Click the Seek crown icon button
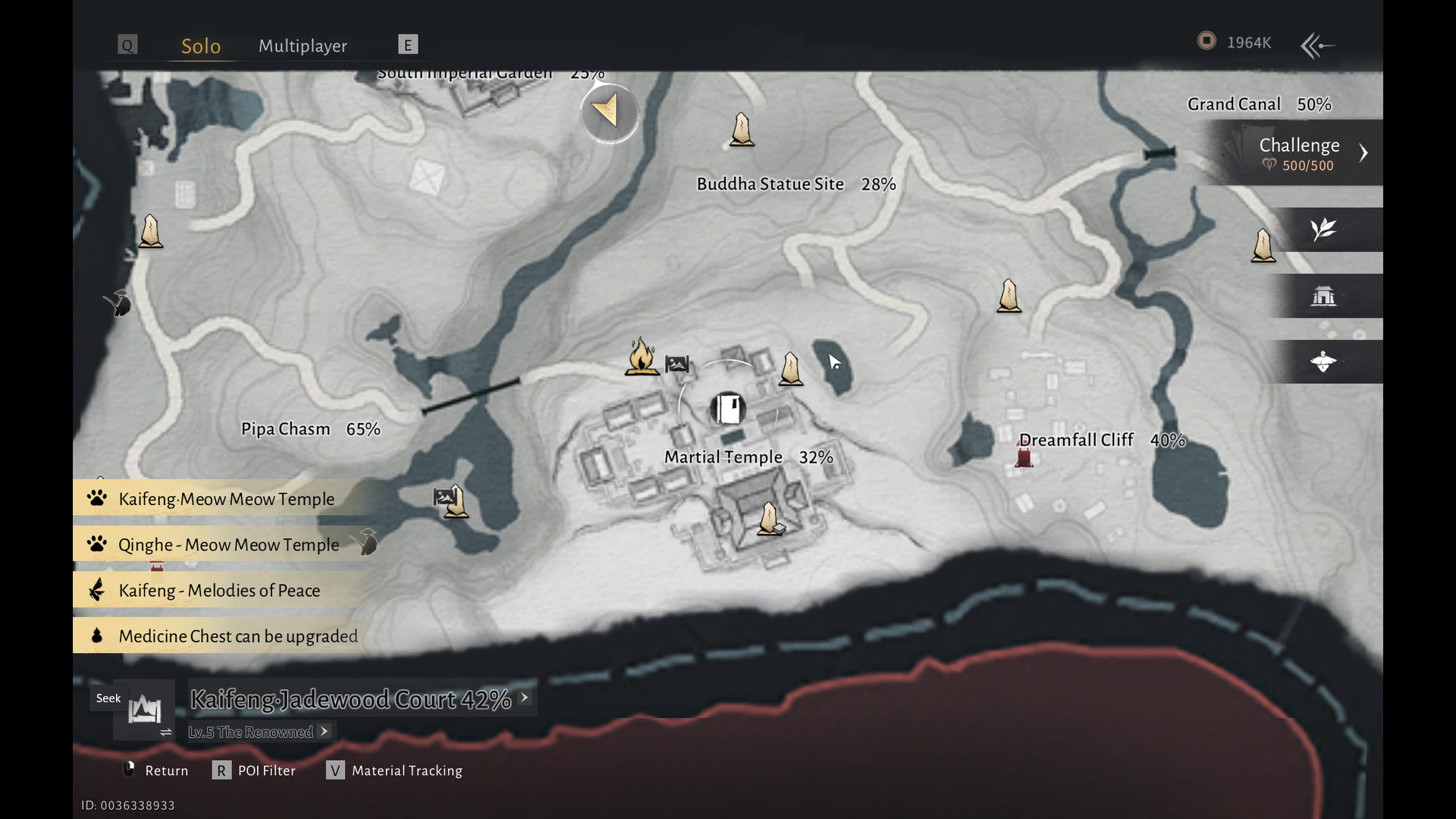Image resolution: width=1456 pixels, height=819 pixels. click(144, 711)
